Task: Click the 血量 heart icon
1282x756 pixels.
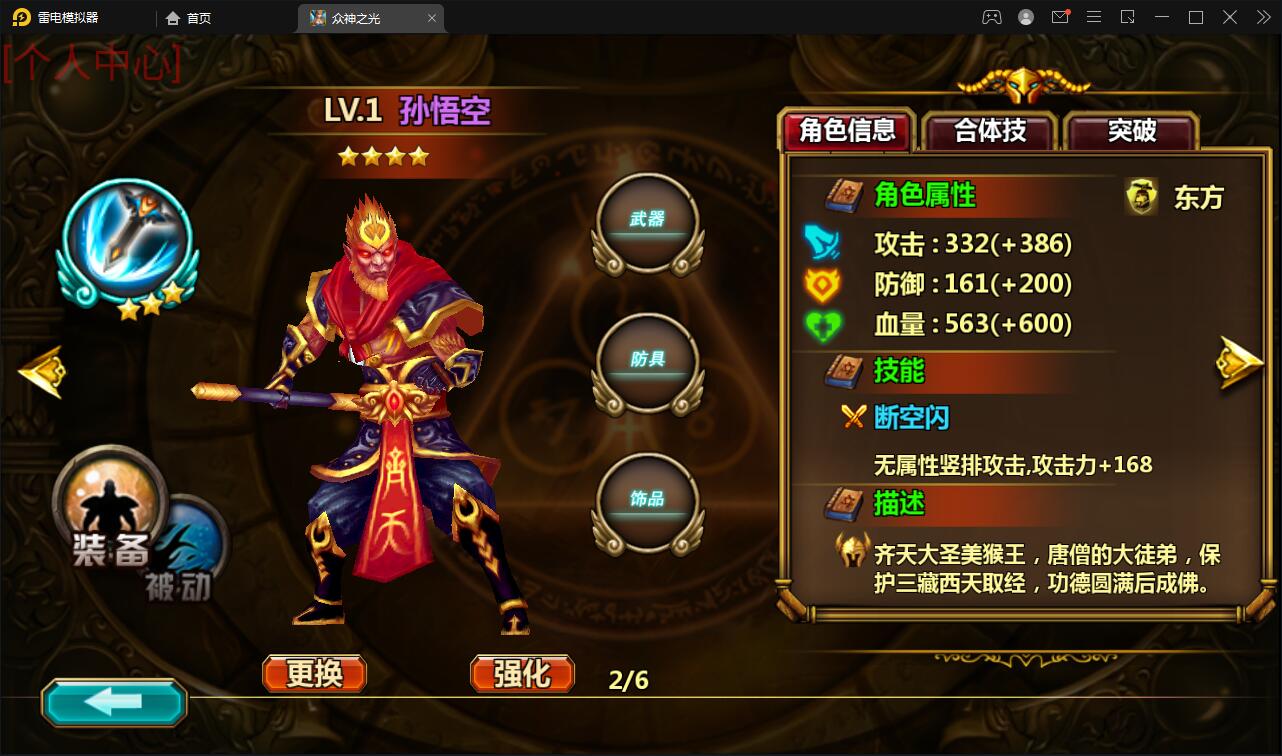Action: click(x=823, y=325)
